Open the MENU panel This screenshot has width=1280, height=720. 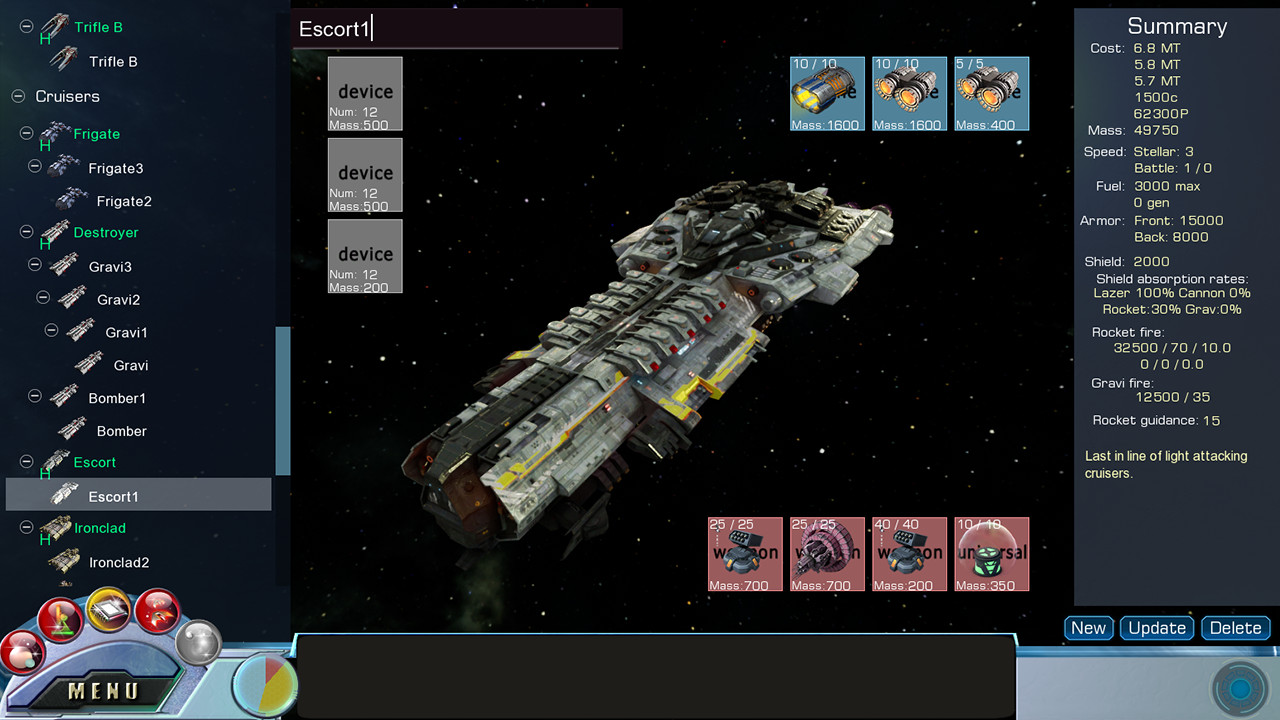click(x=104, y=690)
